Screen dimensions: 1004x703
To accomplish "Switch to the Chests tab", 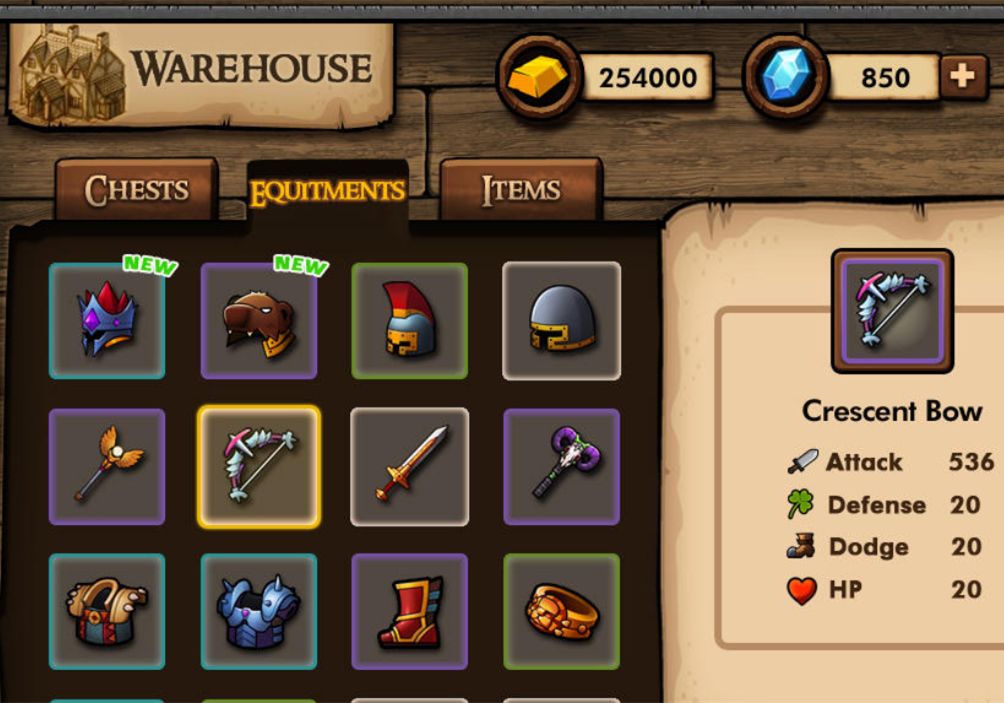I will (x=136, y=190).
